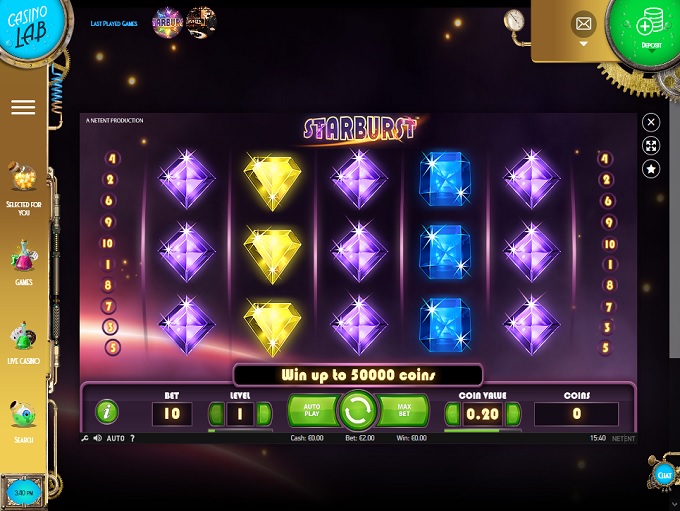The width and height of the screenshot is (680, 511).
Task: Close the Starburst game window
Action: [651, 122]
